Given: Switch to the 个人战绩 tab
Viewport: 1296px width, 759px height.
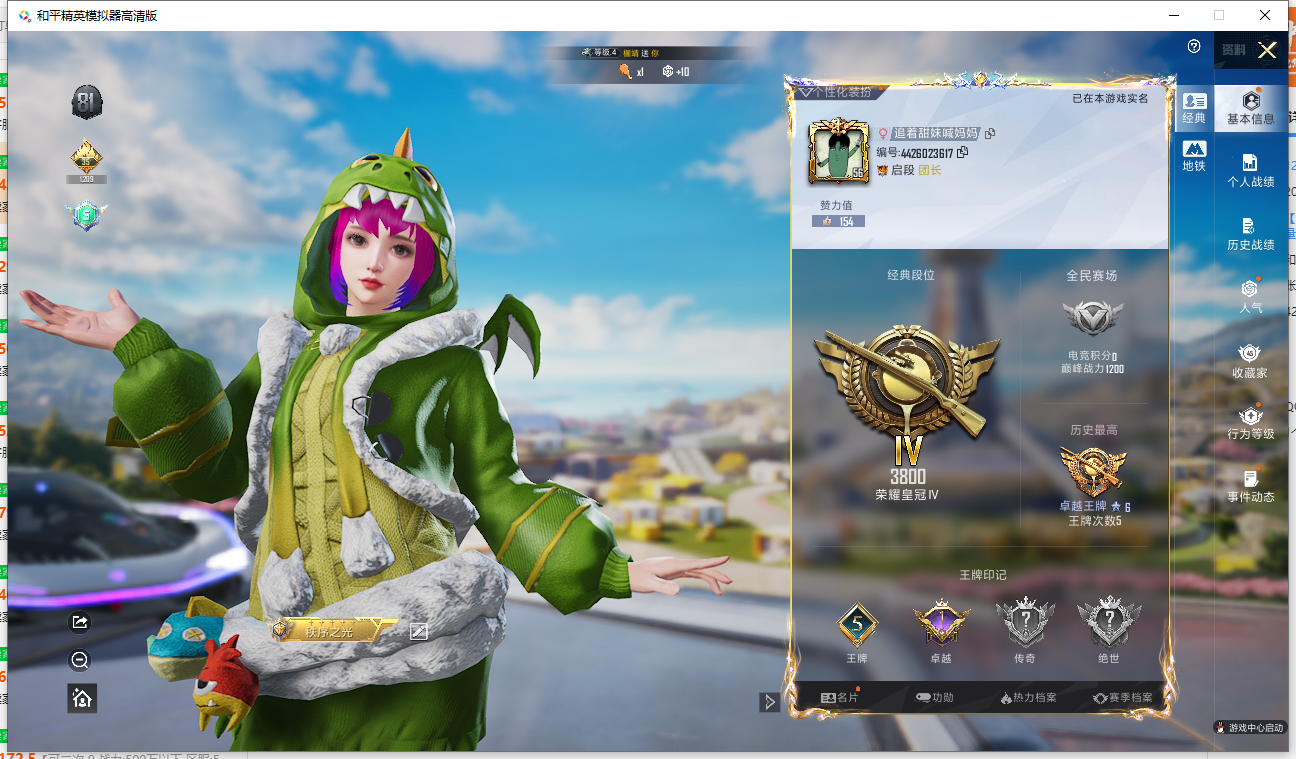Looking at the screenshot, I should pyautogui.click(x=1250, y=170).
